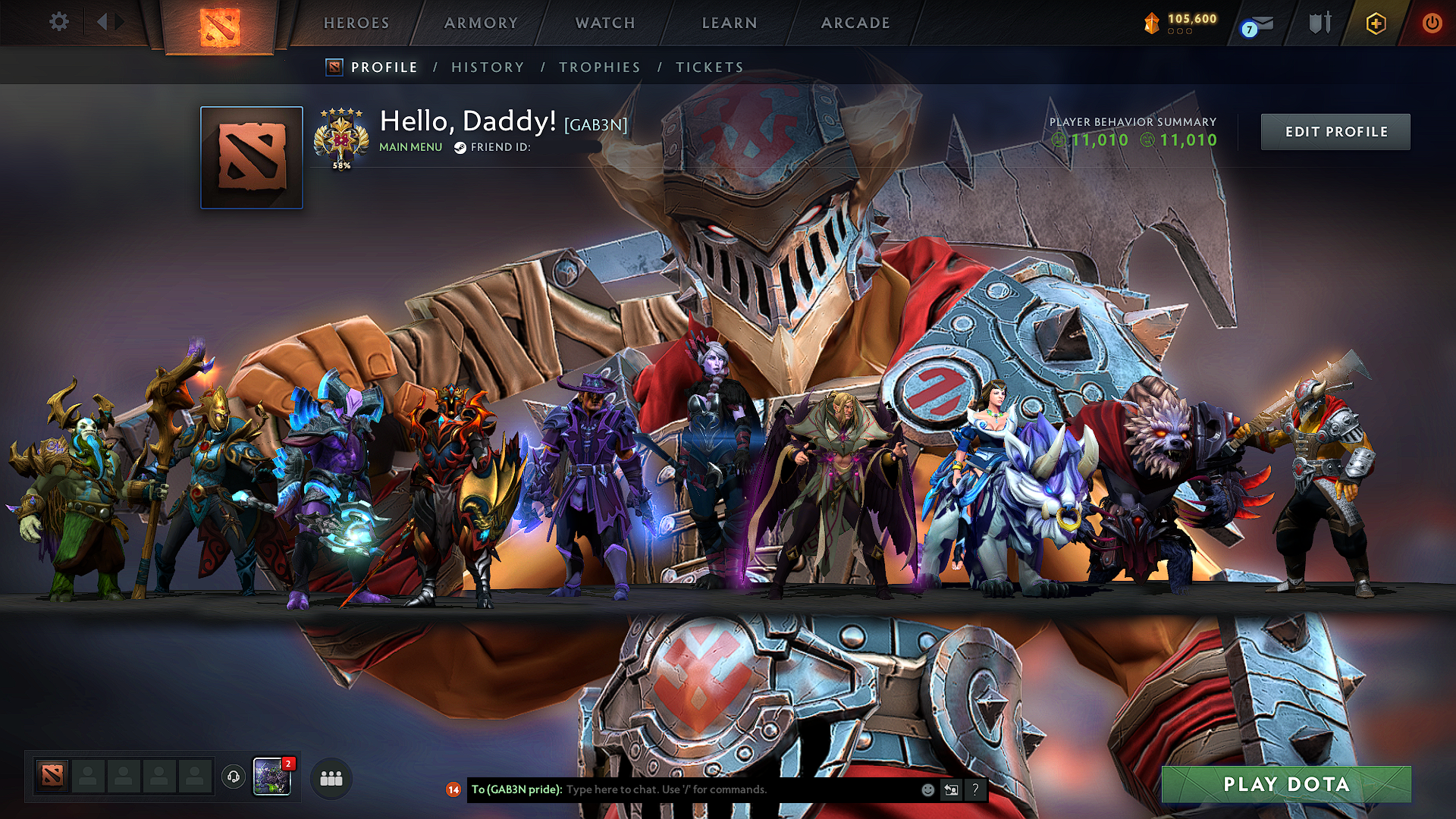Screen dimensions: 1456x819
Task: Click the chat wheel icon beside the emoticon
Action: (951, 790)
